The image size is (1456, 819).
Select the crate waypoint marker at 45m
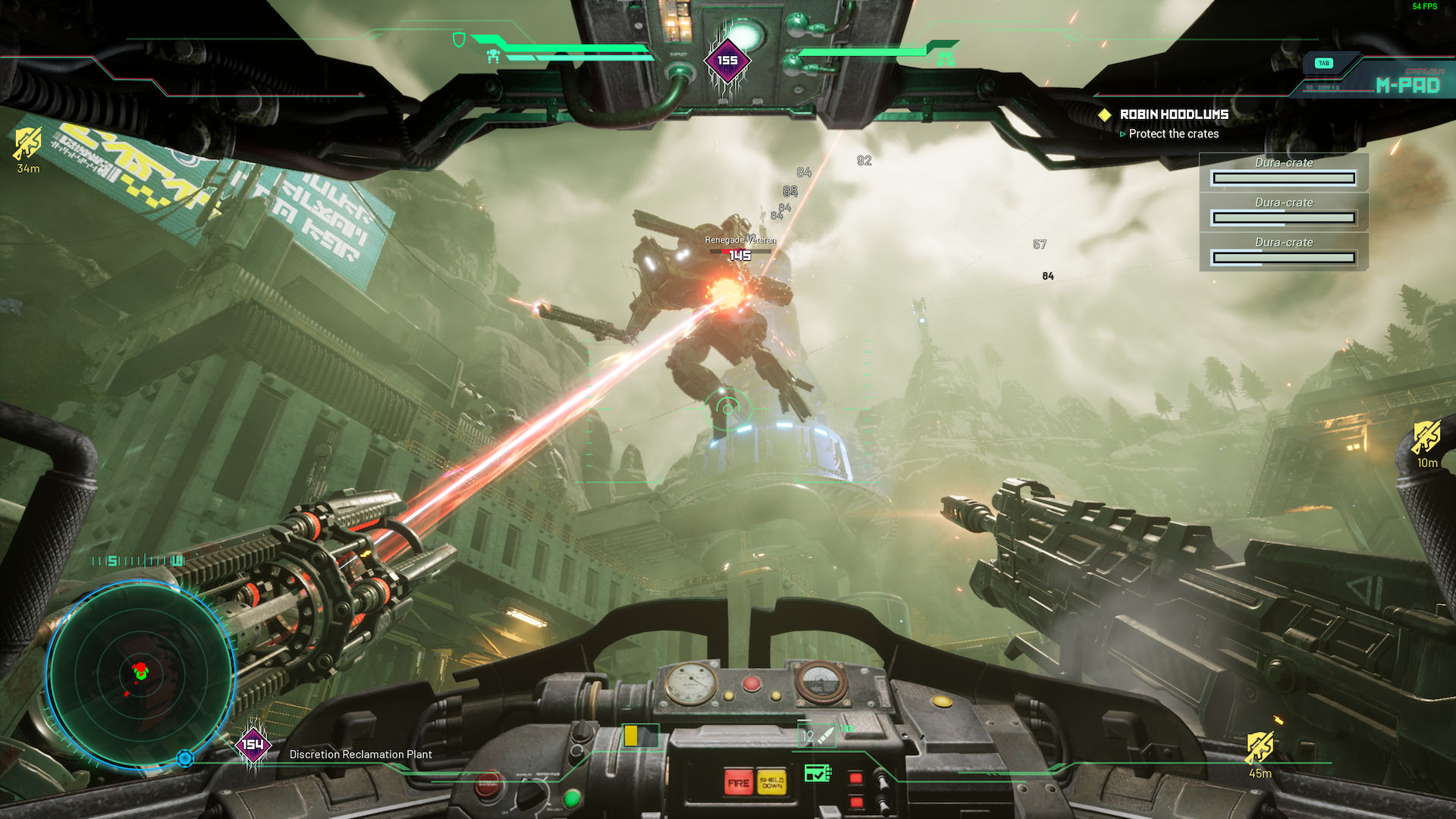1260,748
